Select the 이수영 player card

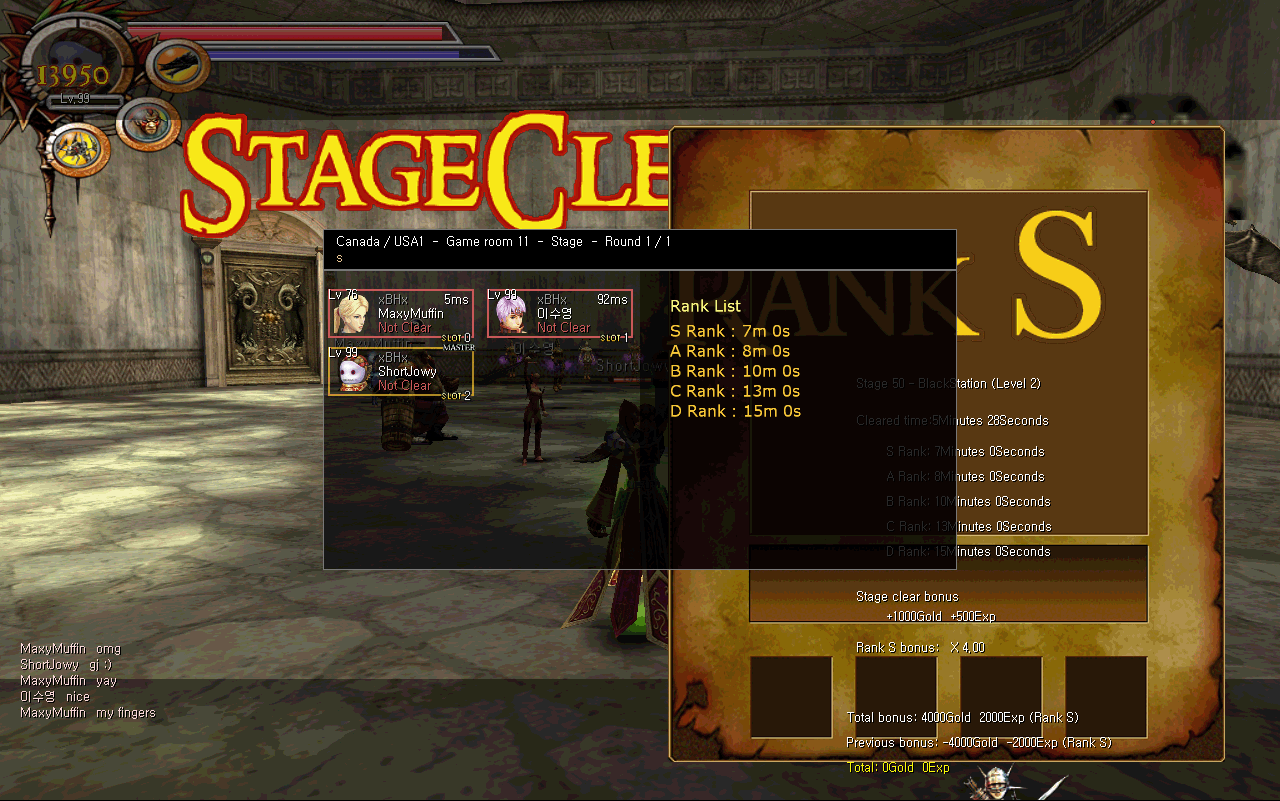(560, 313)
